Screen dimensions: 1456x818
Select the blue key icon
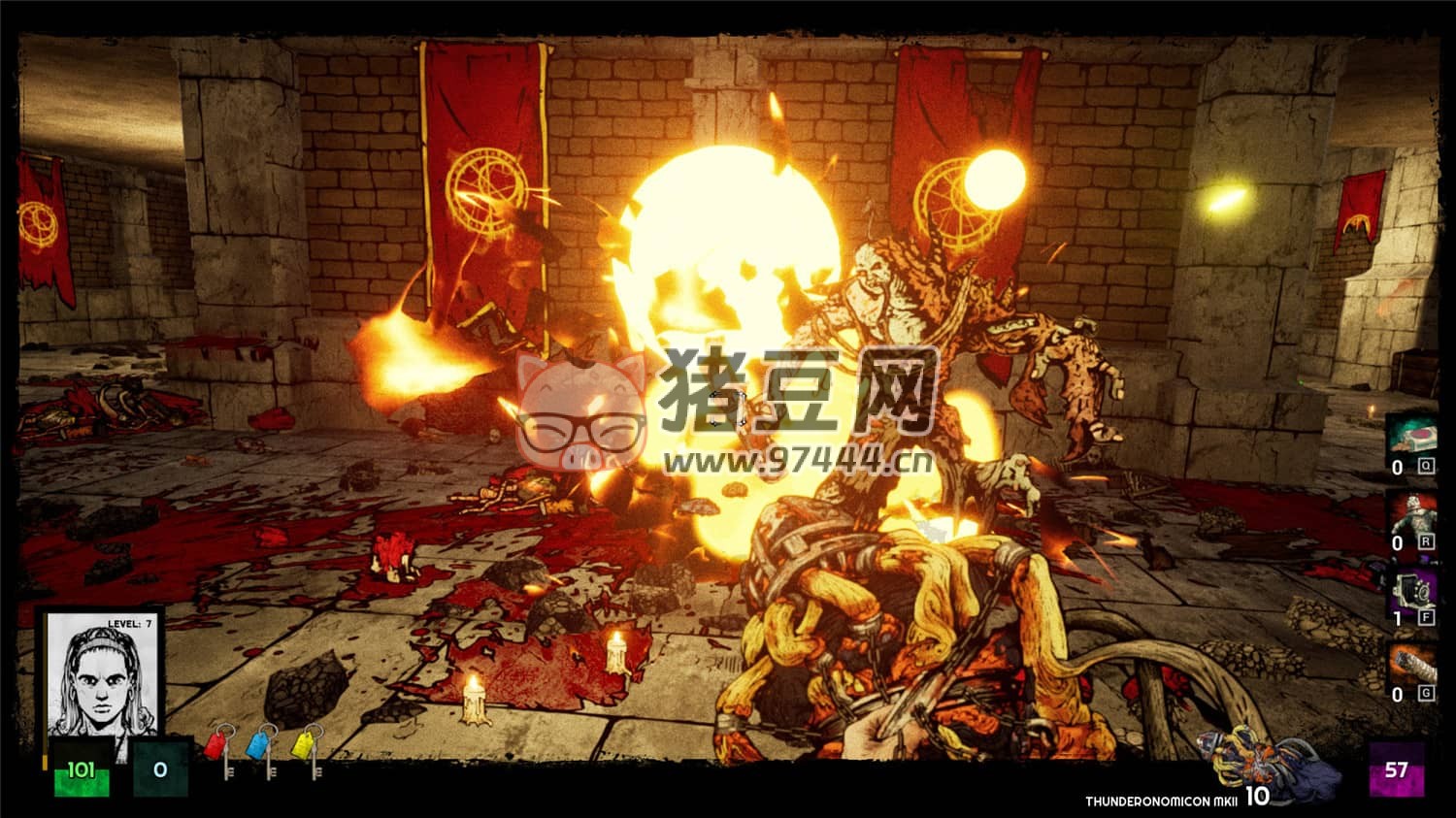coord(263,747)
